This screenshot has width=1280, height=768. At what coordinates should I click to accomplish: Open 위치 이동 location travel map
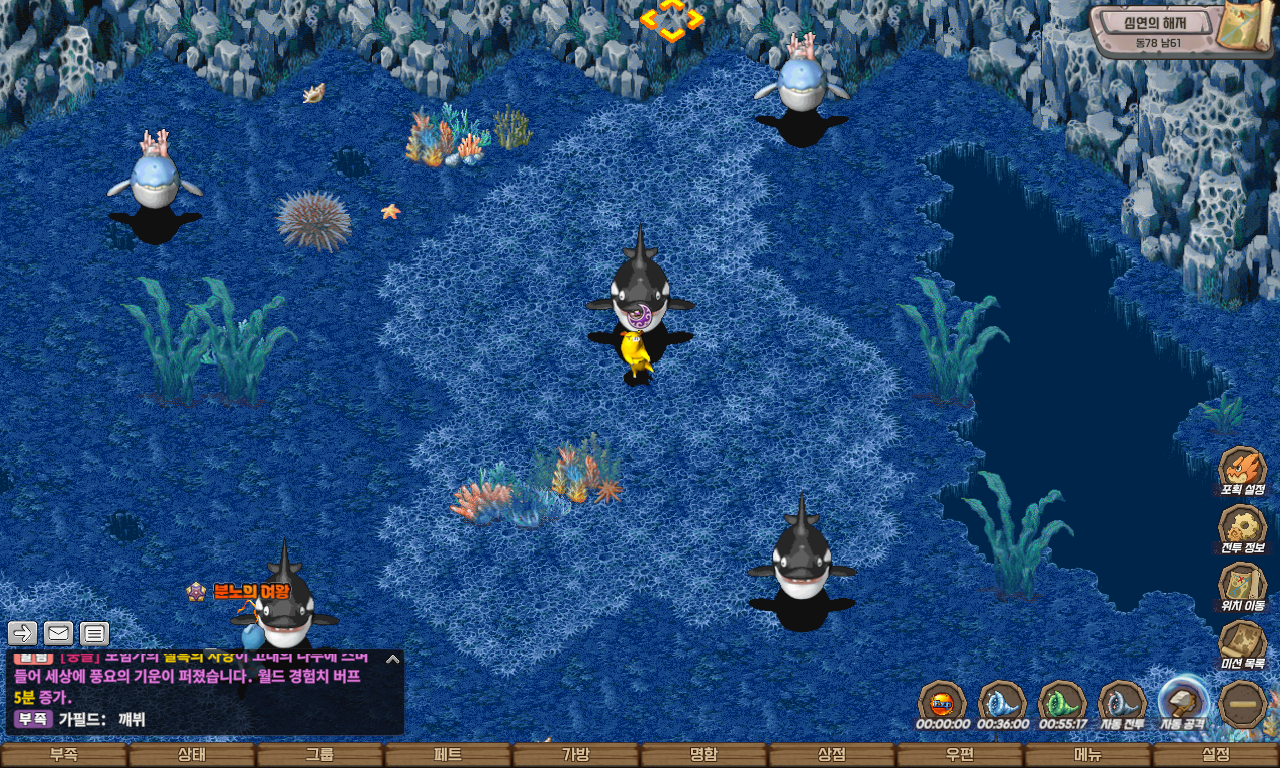point(1242,586)
